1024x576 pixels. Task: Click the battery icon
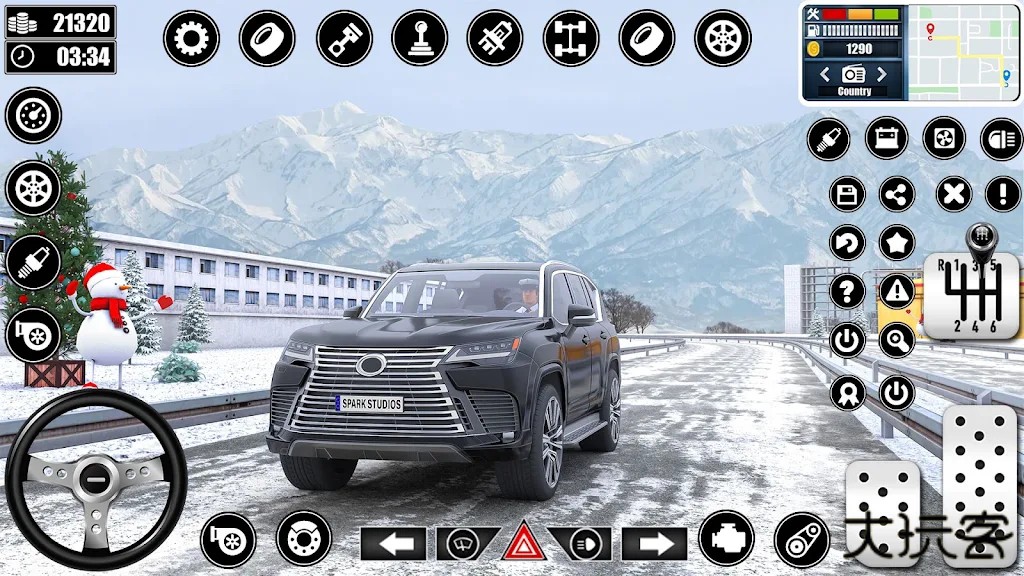tap(886, 138)
